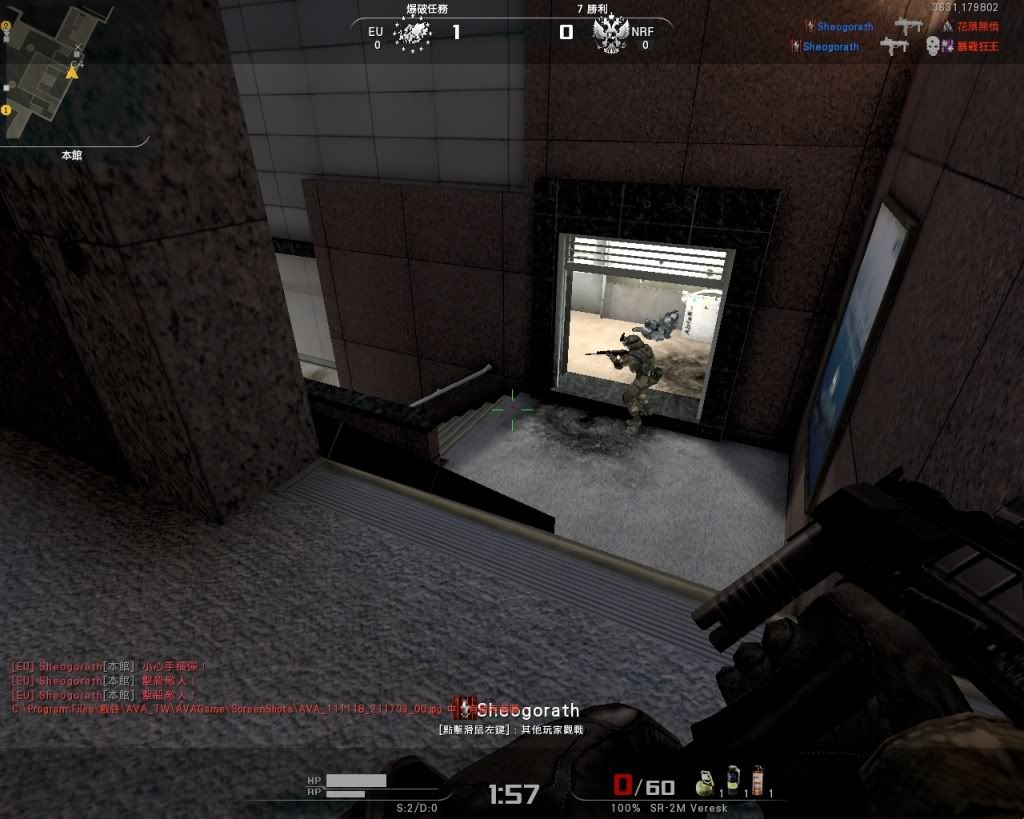Click the NRF eagle team emblem
Image resolution: width=1024 pixels, height=819 pixels.
609,35
